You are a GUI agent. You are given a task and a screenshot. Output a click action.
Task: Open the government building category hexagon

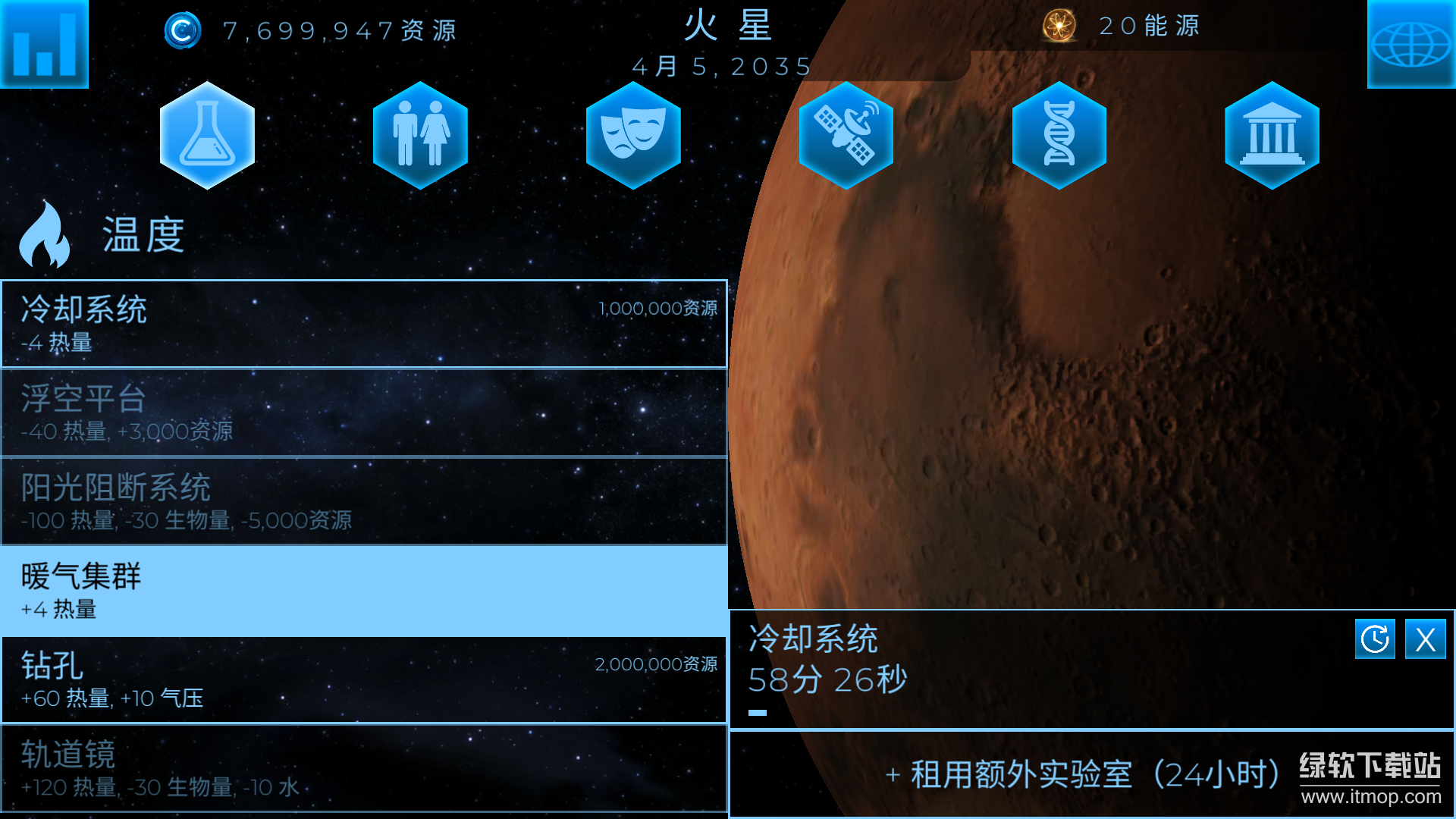point(1272,135)
